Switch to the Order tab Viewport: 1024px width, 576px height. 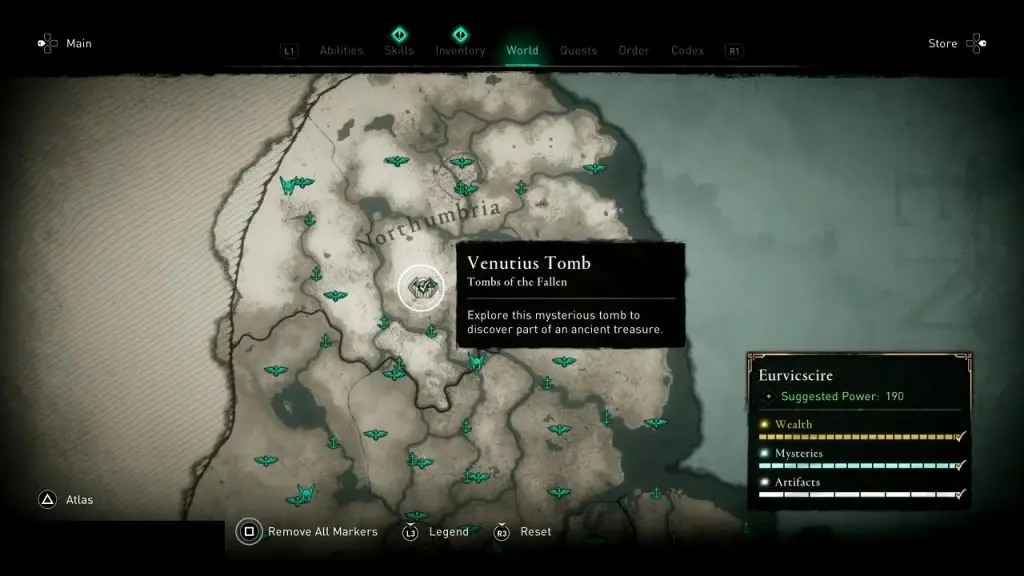coord(634,51)
